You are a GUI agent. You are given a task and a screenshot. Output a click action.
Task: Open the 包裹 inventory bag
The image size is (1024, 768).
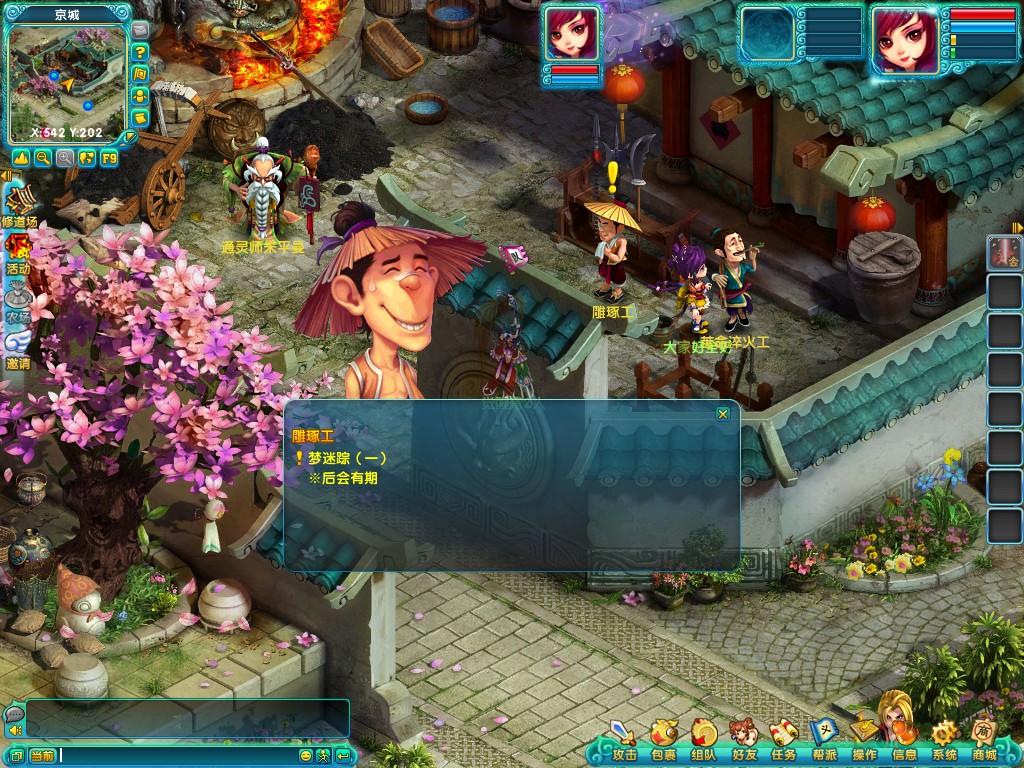click(664, 739)
